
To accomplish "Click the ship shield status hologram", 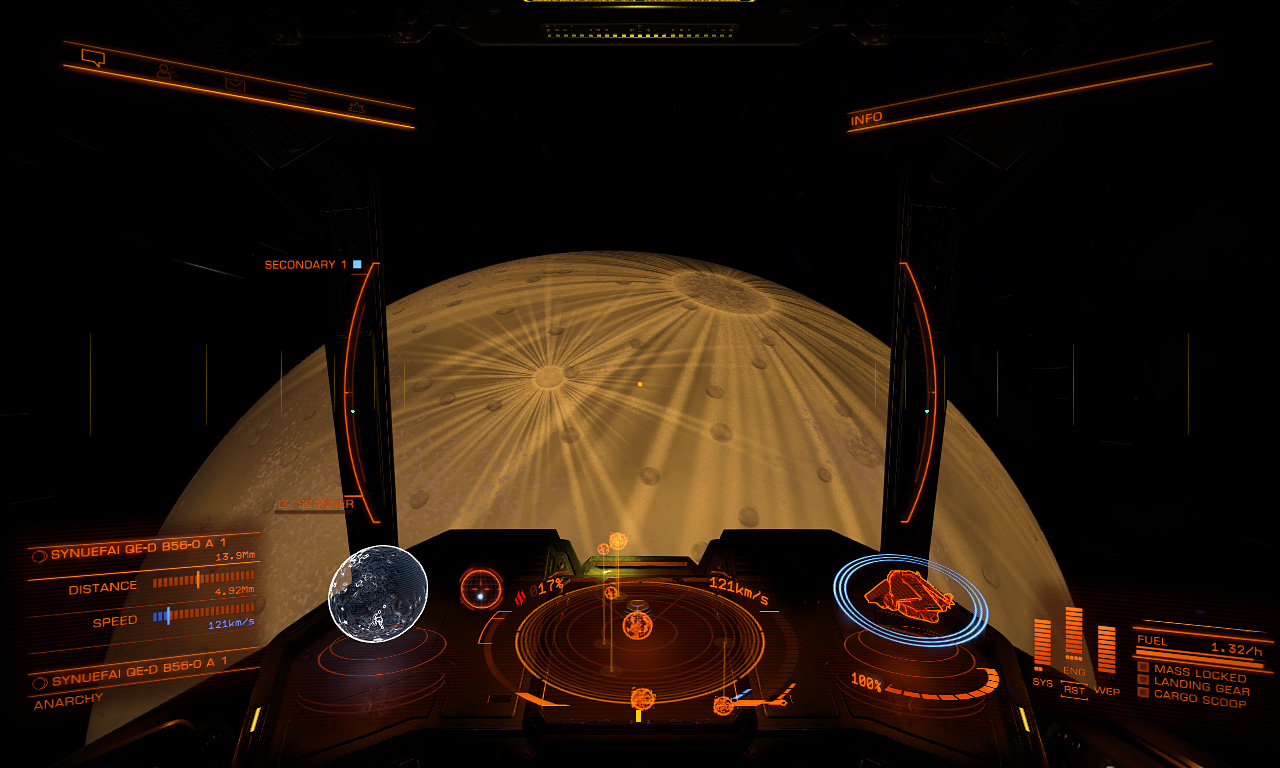I will 910,598.
